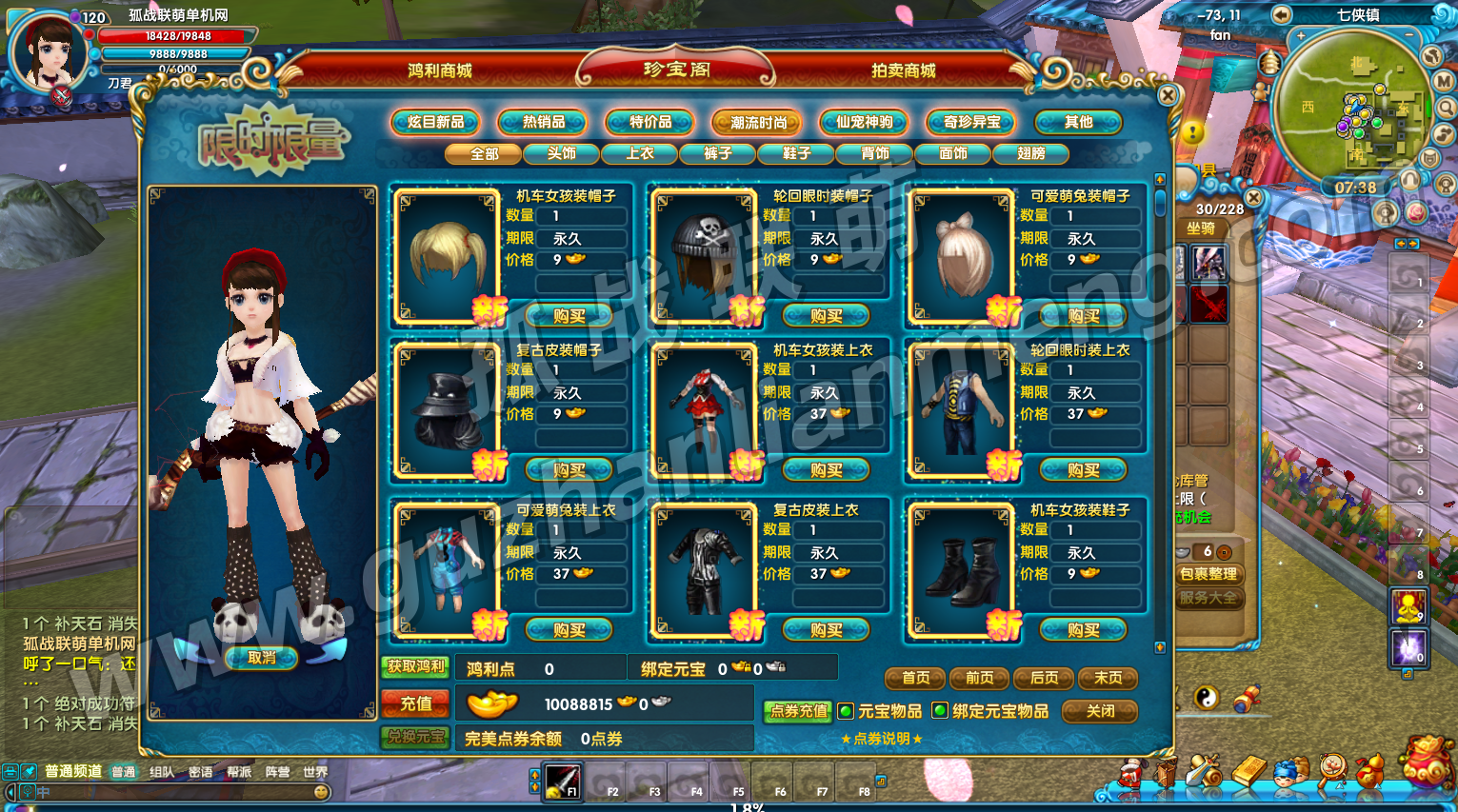Switch to the 鸿利商城 shop tab
The image size is (1458, 812).
tap(439, 70)
